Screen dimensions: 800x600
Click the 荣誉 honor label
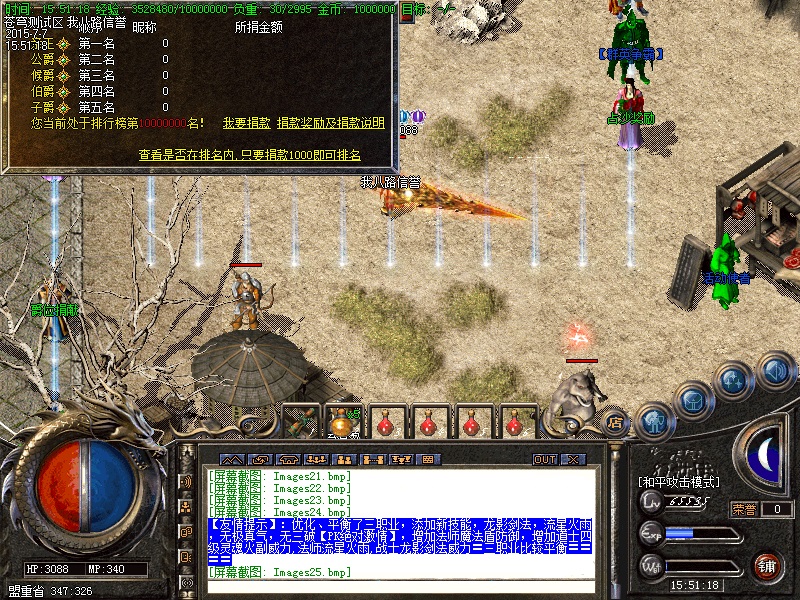click(x=744, y=509)
